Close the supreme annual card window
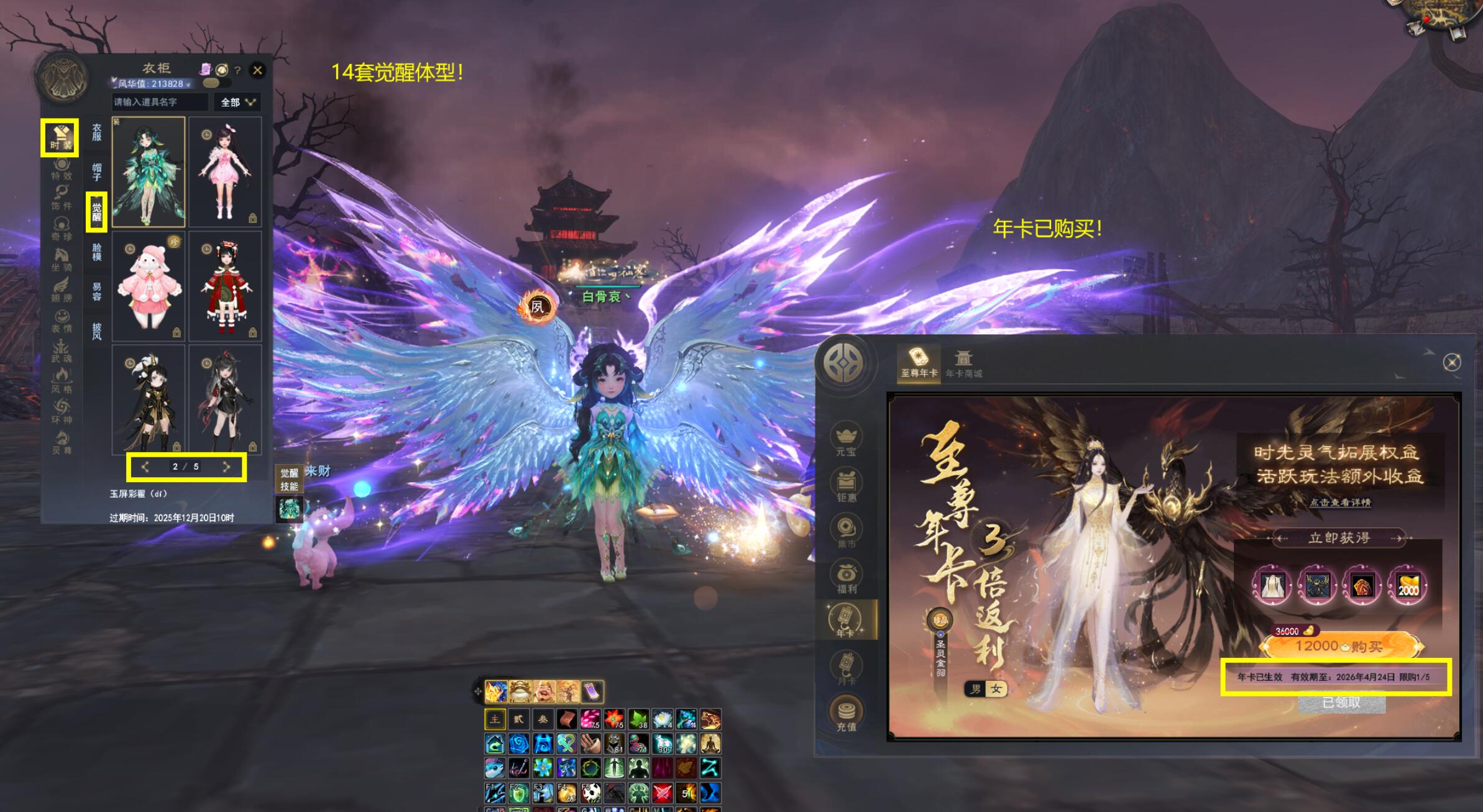 (1451, 362)
